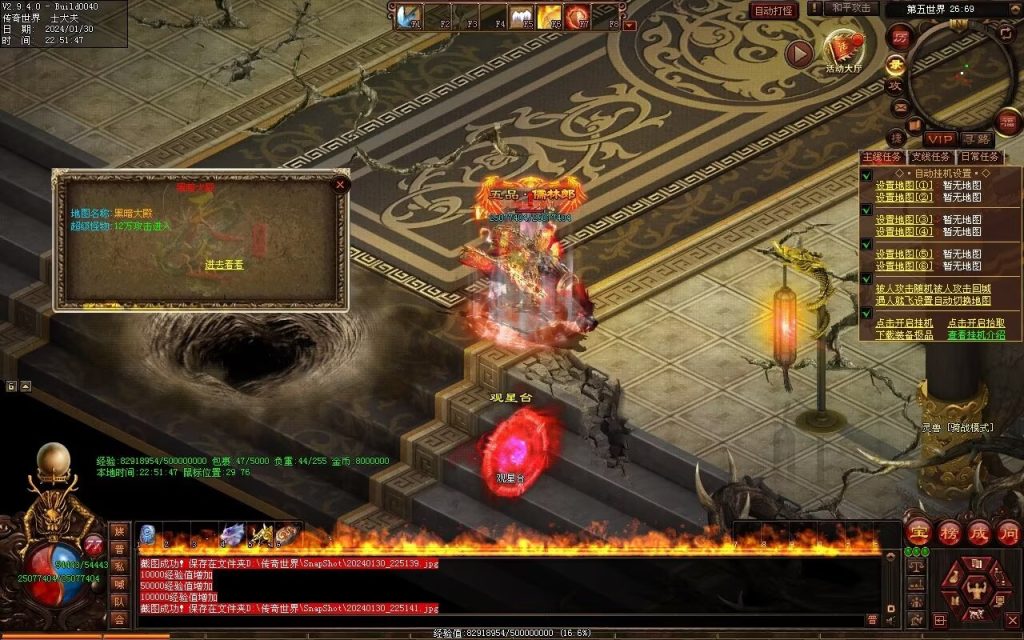This screenshot has height=640, width=1024.
Task: Open the VIP panel
Action: coord(939,139)
